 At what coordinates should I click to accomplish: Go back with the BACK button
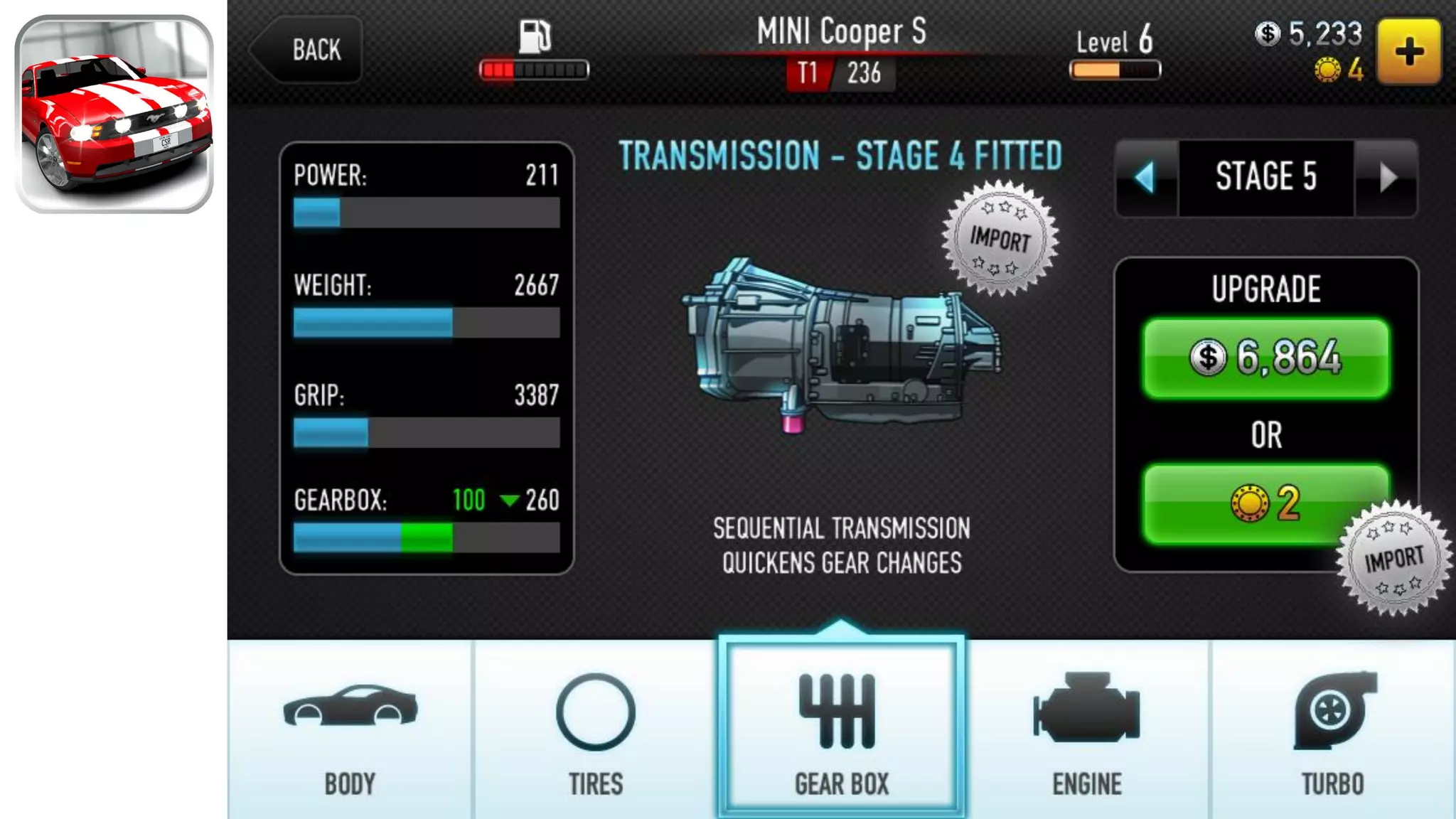[x=310, y=50]
